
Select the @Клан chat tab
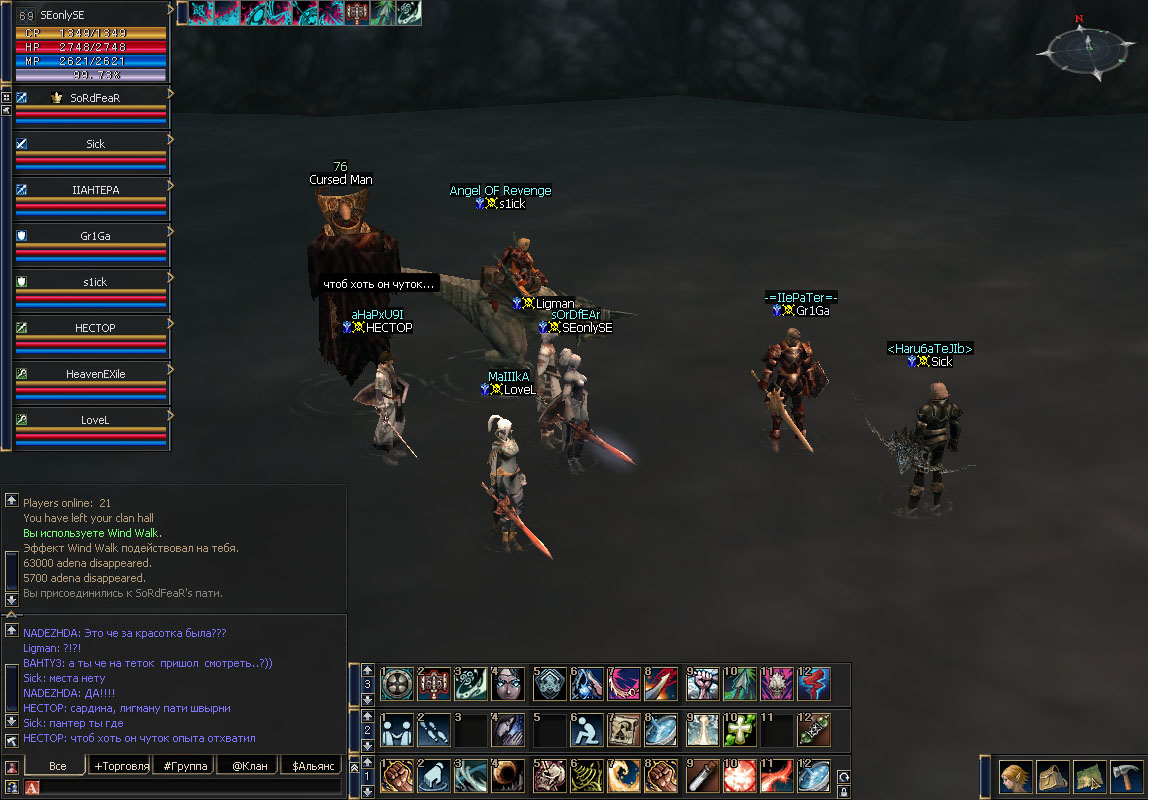[x=248, y=766]
